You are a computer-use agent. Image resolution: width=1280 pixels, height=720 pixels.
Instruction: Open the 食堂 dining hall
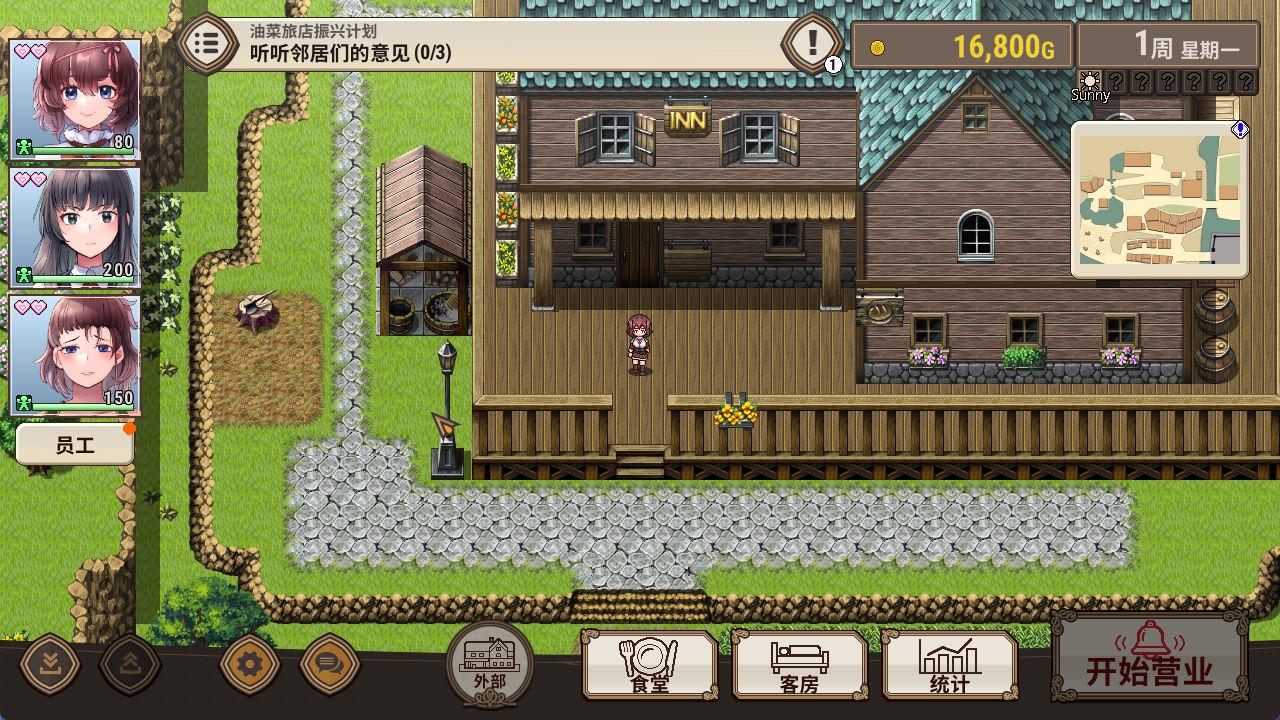(650, 665)
